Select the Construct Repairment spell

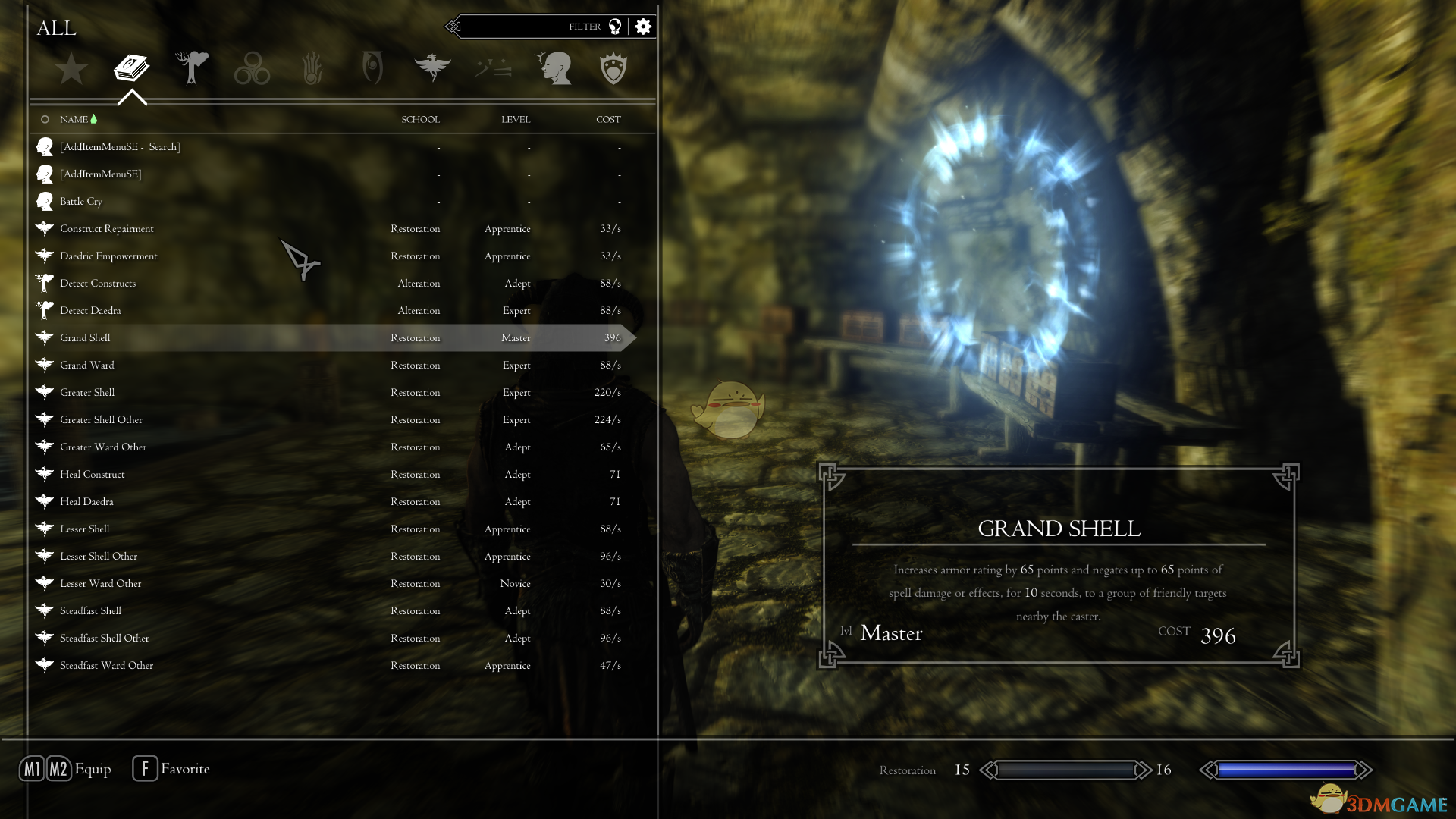tap(107, 228)
